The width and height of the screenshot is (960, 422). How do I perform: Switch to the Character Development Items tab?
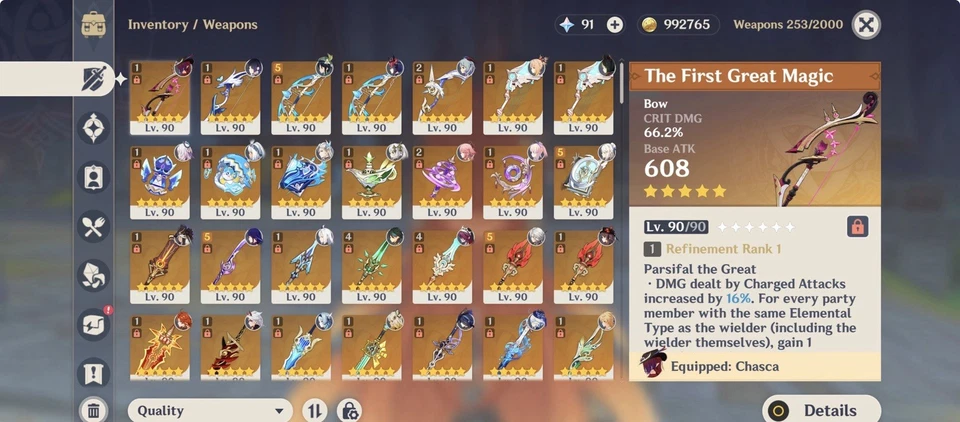94,177
